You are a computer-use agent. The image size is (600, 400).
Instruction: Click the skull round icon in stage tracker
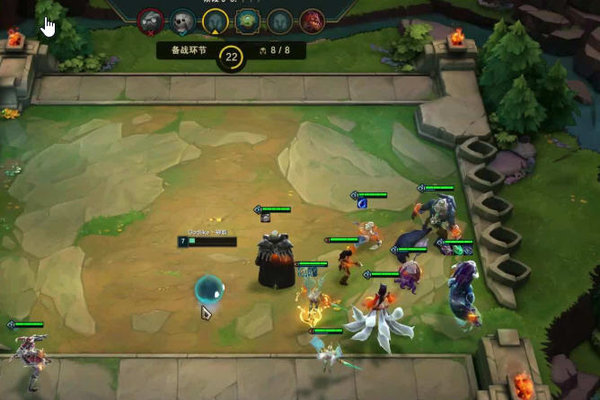point(183,20)
